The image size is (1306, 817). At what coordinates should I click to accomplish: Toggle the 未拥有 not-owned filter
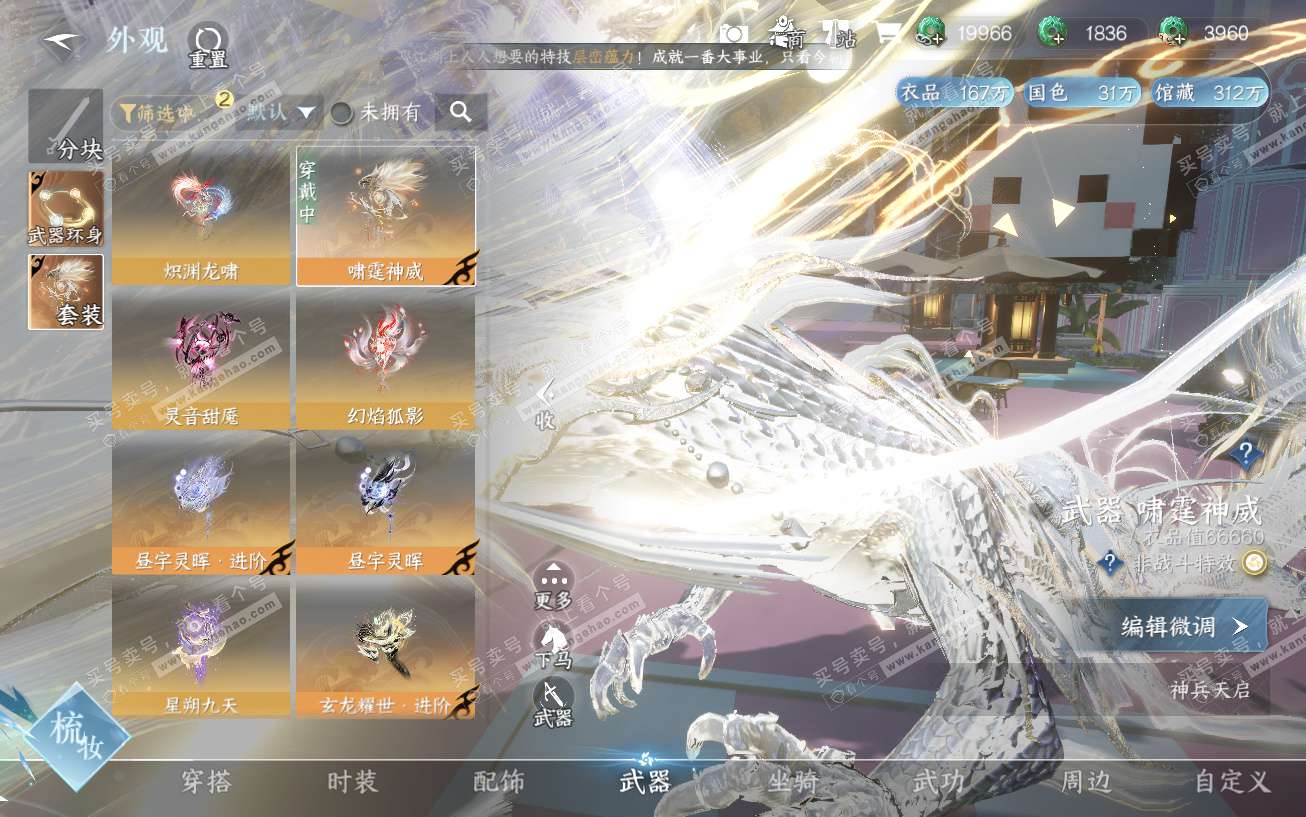click(376, 113)
